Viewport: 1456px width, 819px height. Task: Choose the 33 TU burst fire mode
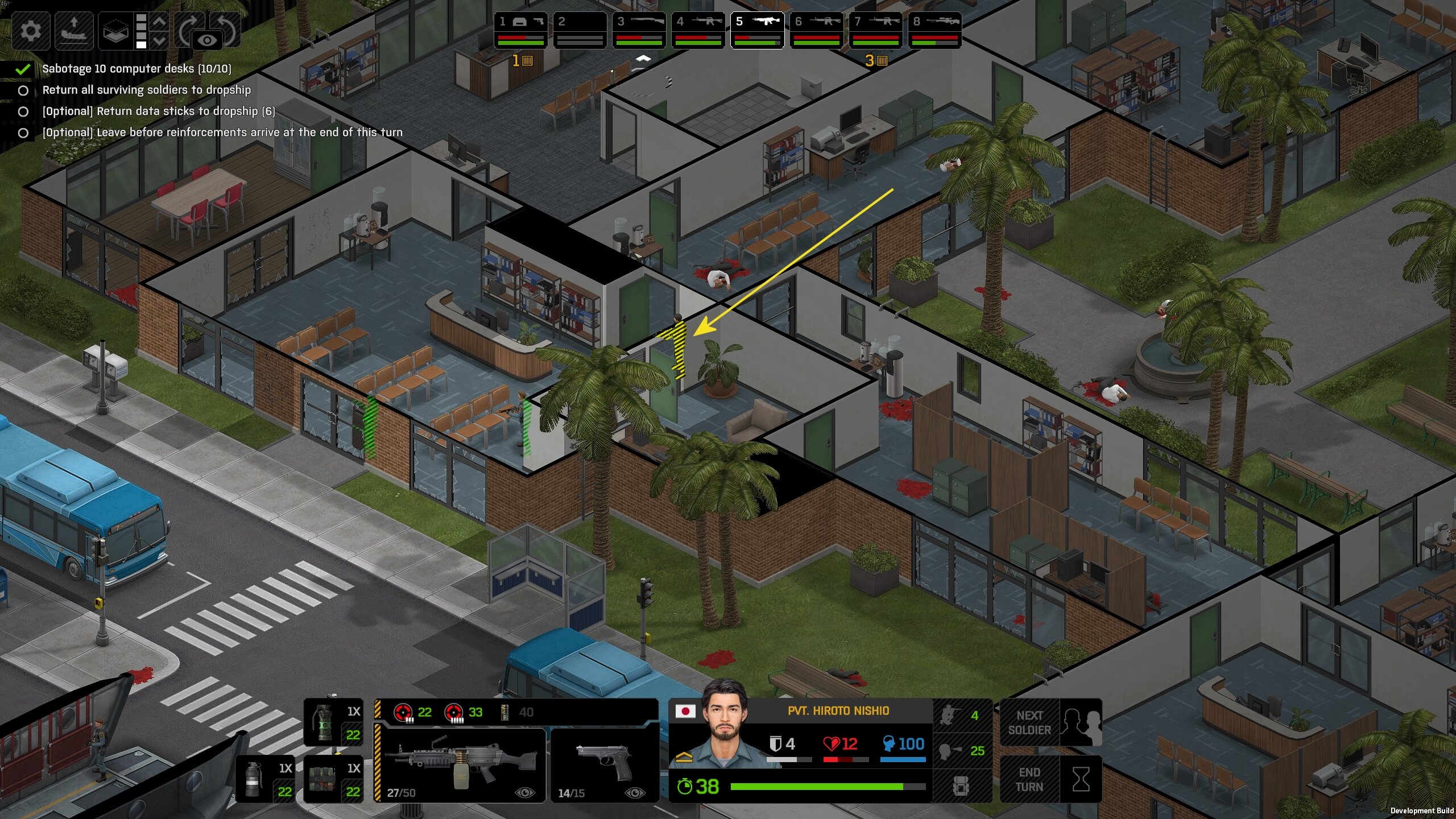click(x=463, y=712)
